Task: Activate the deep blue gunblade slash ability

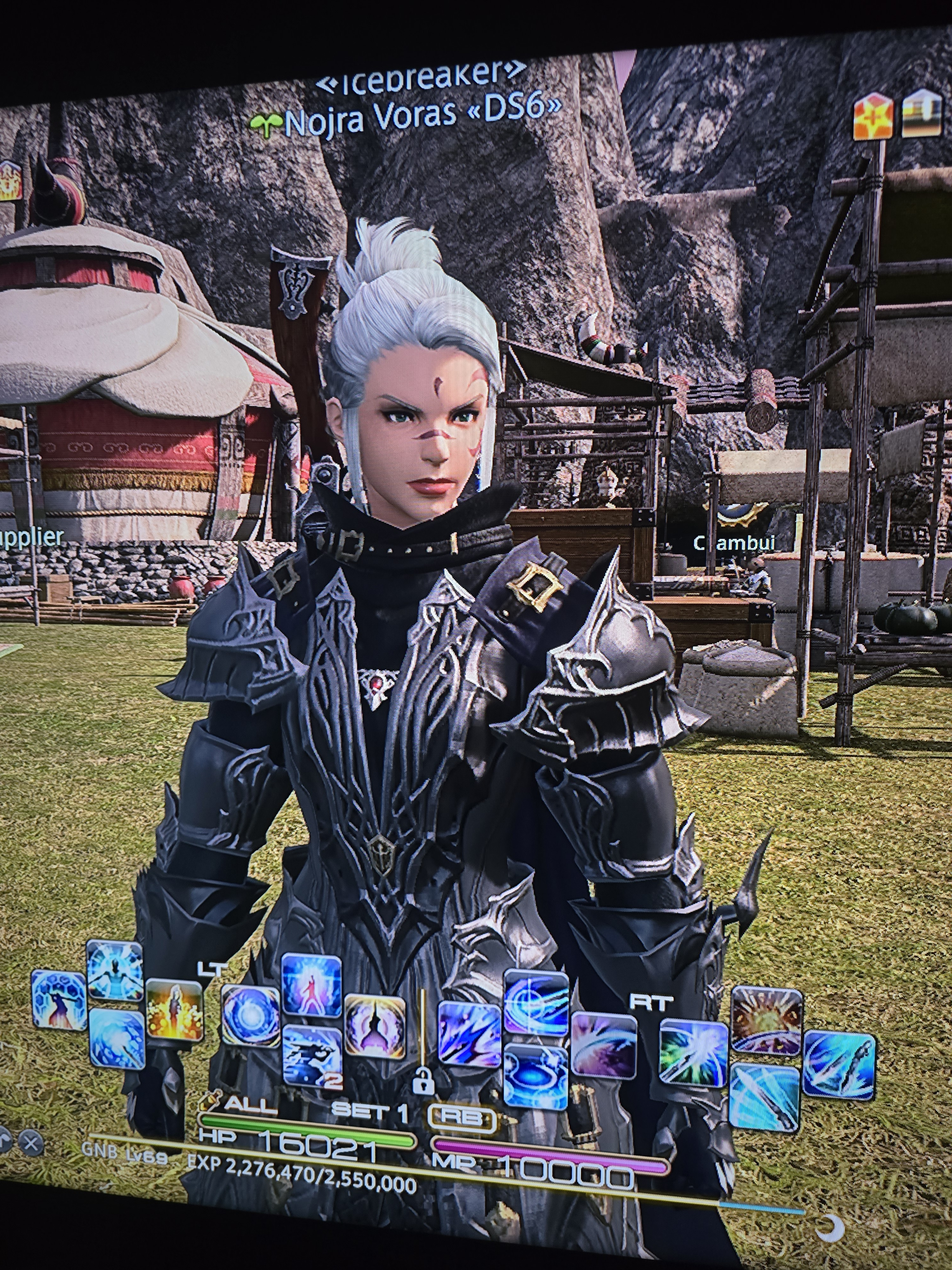Action: [x=840, y=1064]
